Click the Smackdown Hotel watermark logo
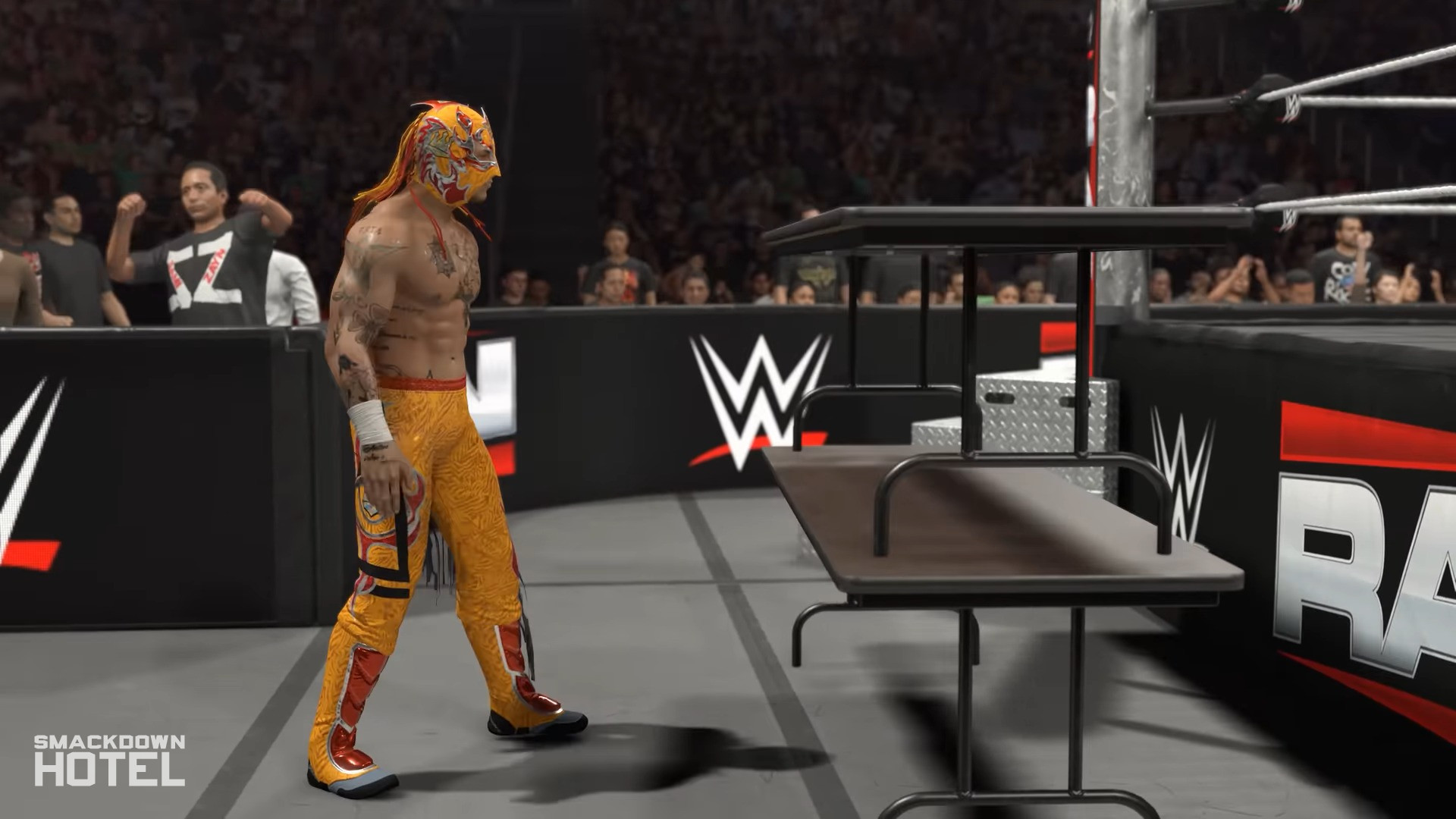This screenshot has height=819, width=1456. click(x=109, y=759)
